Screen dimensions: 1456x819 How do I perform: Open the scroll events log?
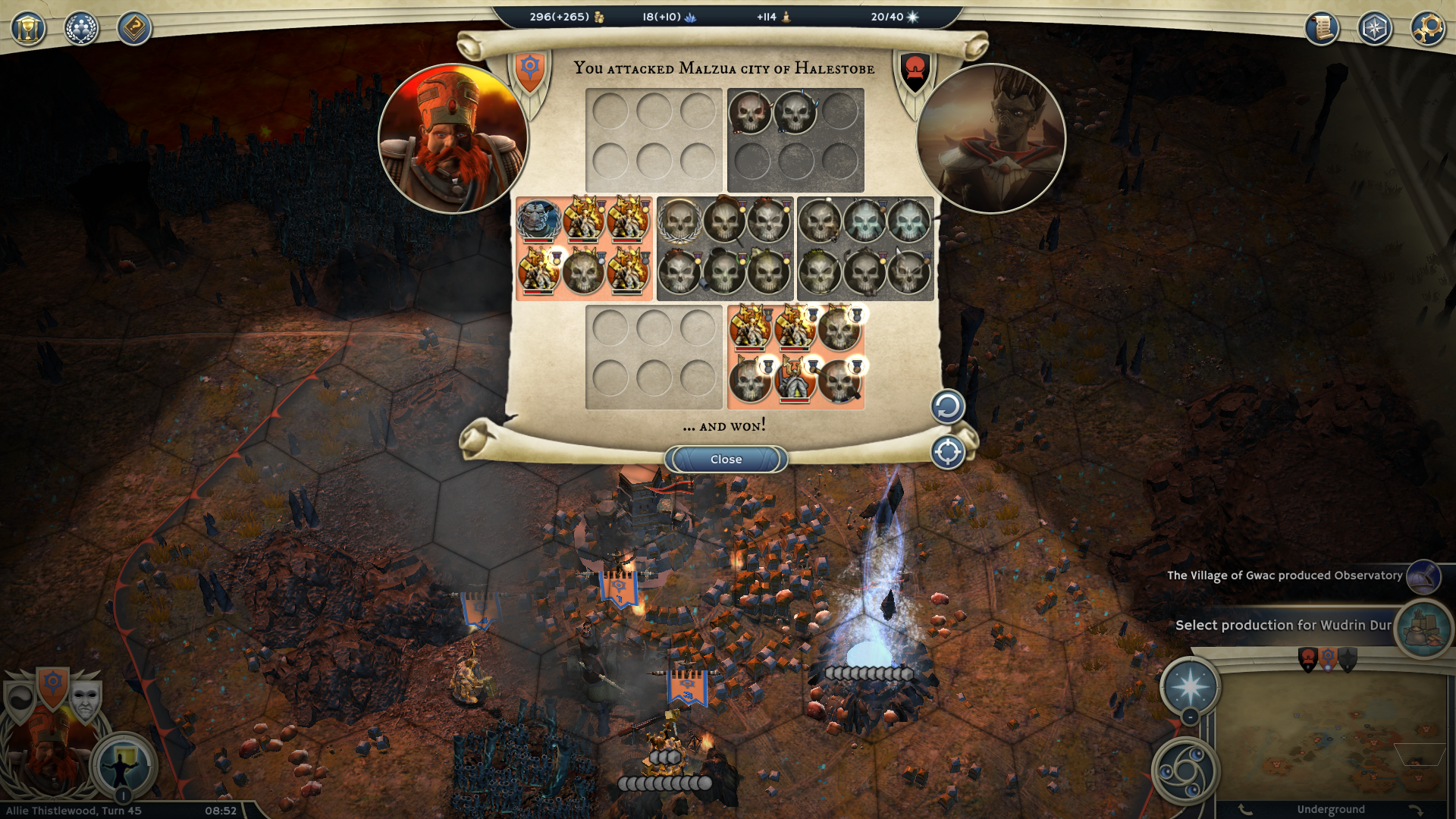(x=1322, y=29)
